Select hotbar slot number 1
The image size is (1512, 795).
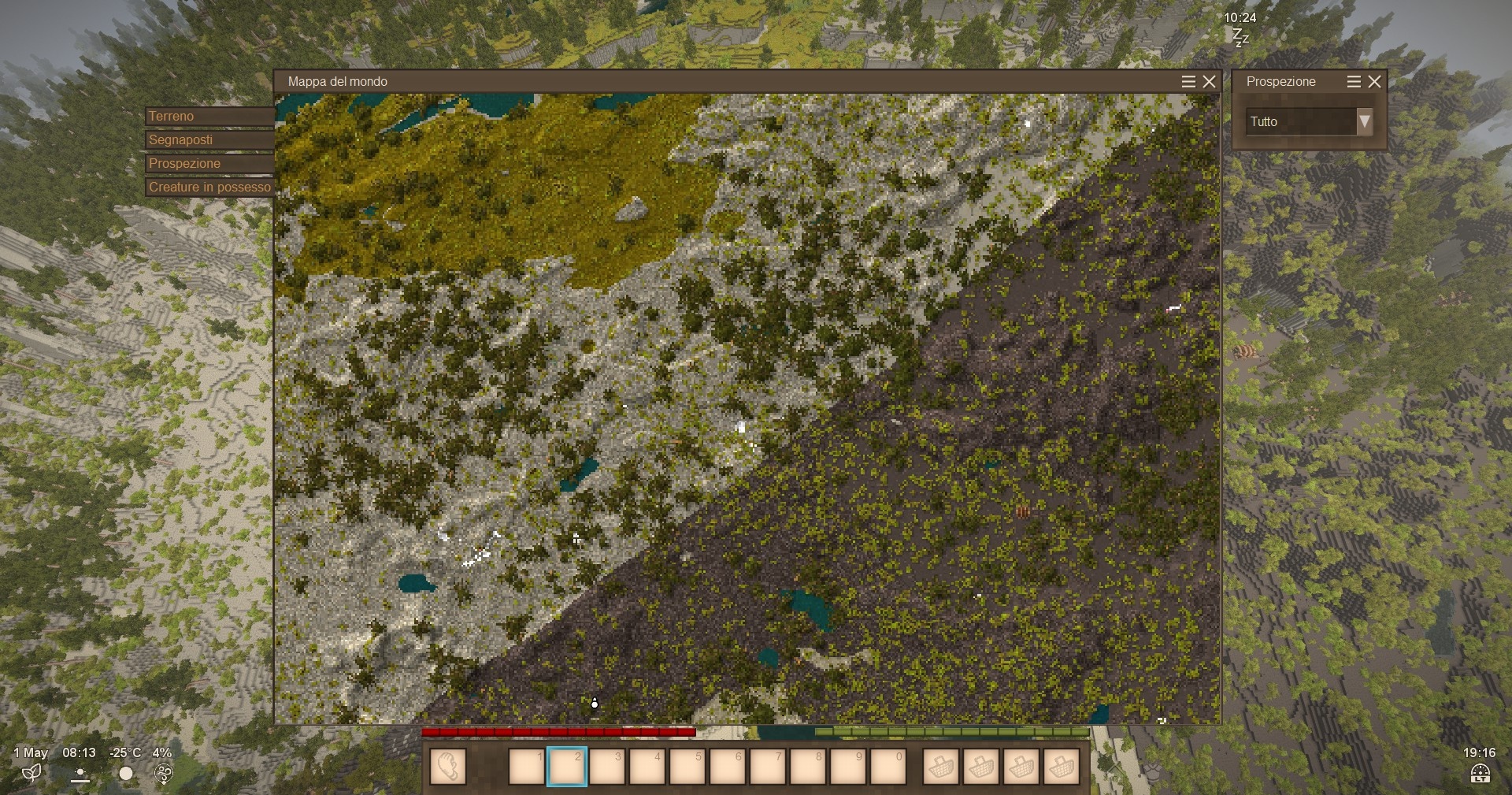click(x=527, y=767)
